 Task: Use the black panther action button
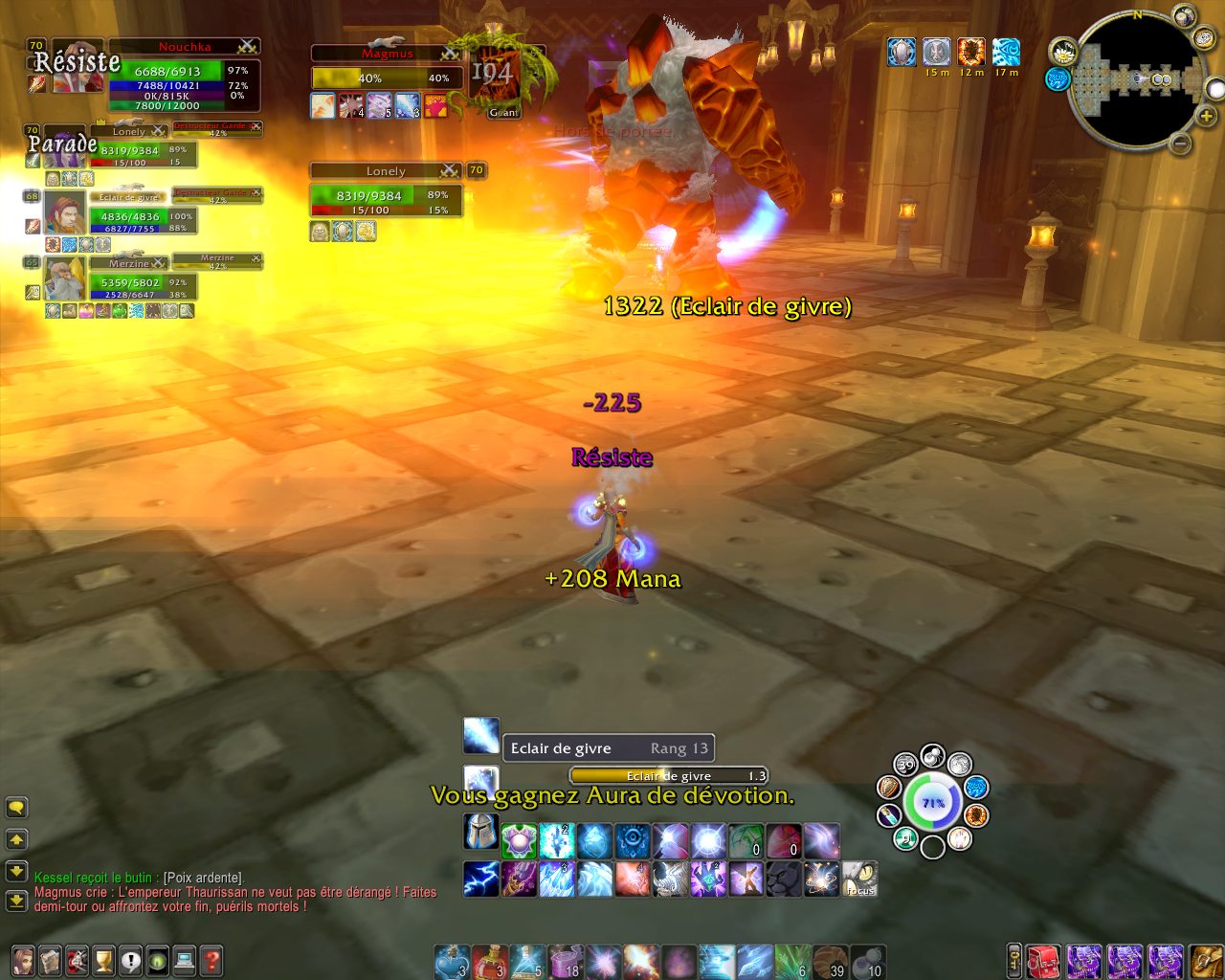pos(784,879)
